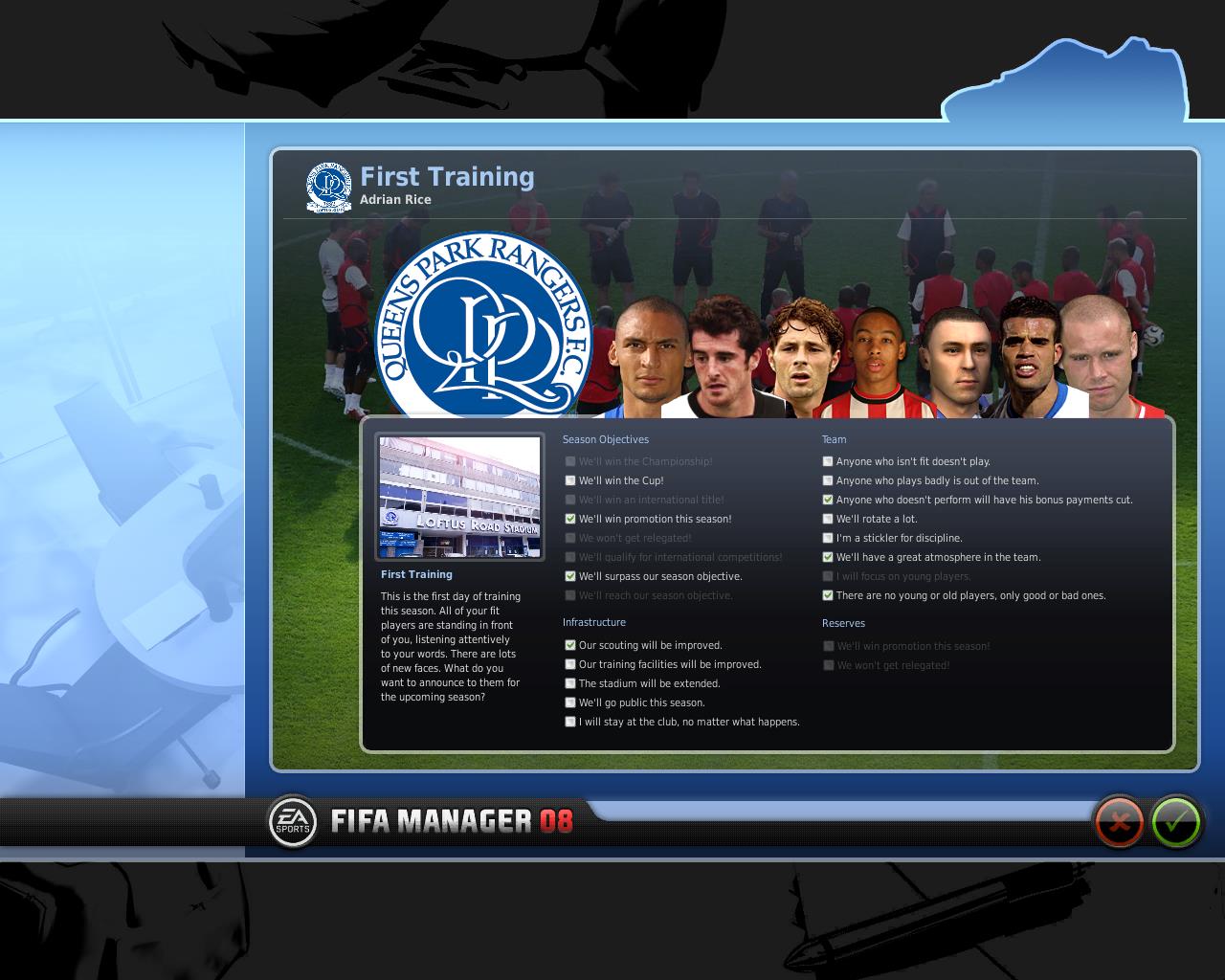Enable 'Anyone who plays badly is out'
The width and height of the screenshot is (1225, 980).
click(x=828, y=480)
